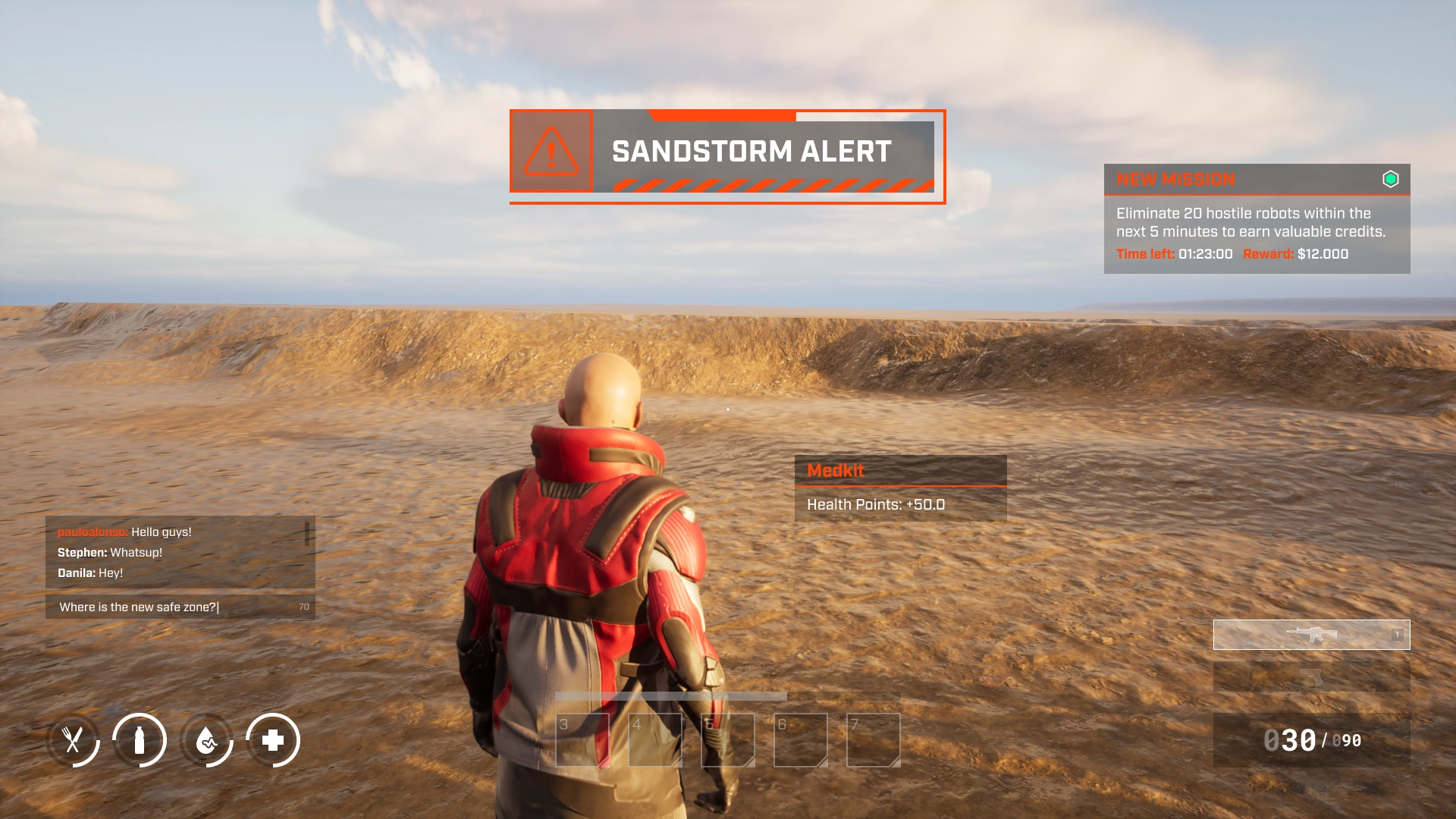Click the medical cross health icon
The height and width of the screenshot is (819, 1456).
[x=273, y=740]
